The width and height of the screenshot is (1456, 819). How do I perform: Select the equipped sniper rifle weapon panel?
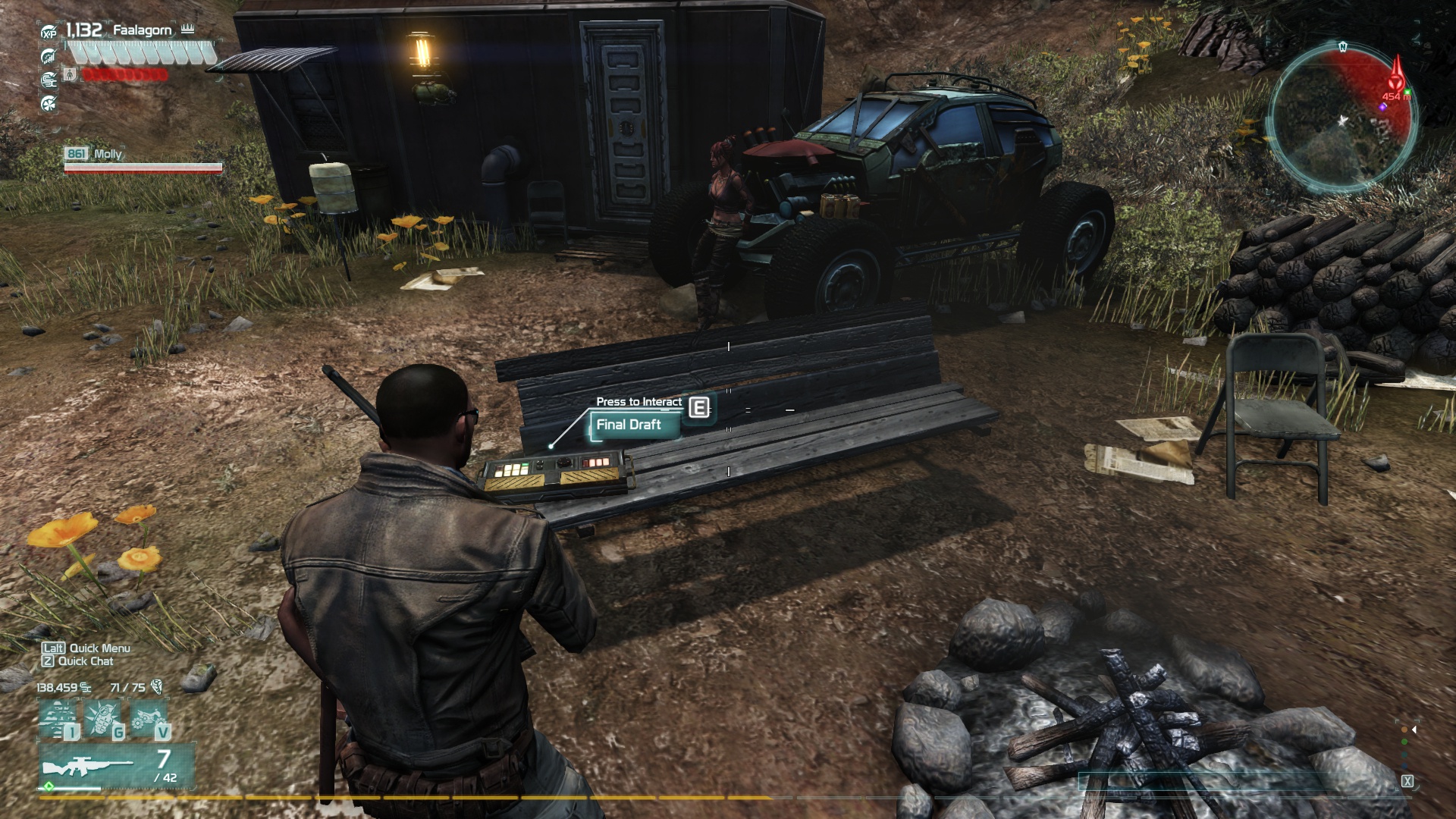pos(116,765)
